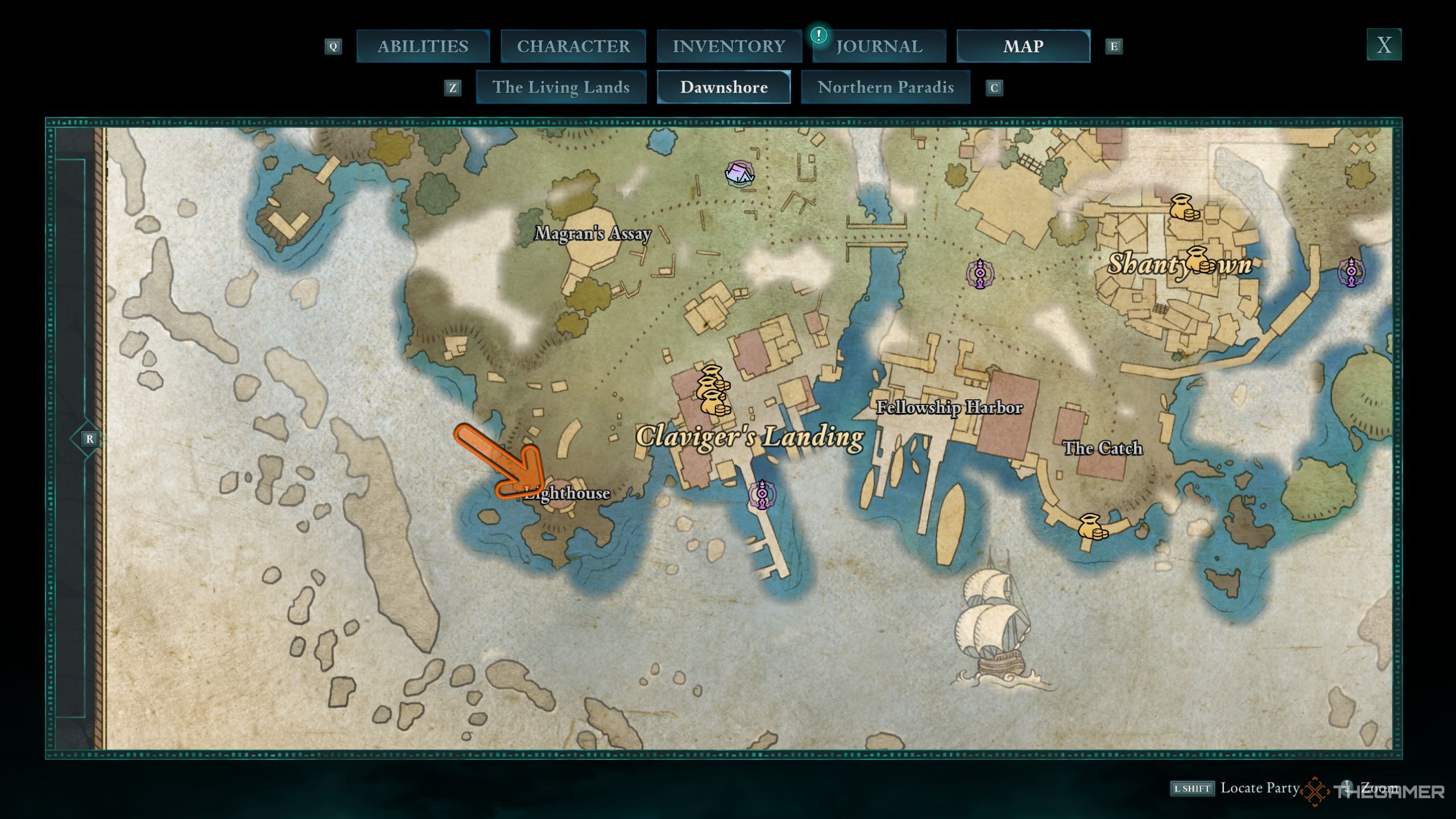Select the Magran's Assay map label

[593, 233]
